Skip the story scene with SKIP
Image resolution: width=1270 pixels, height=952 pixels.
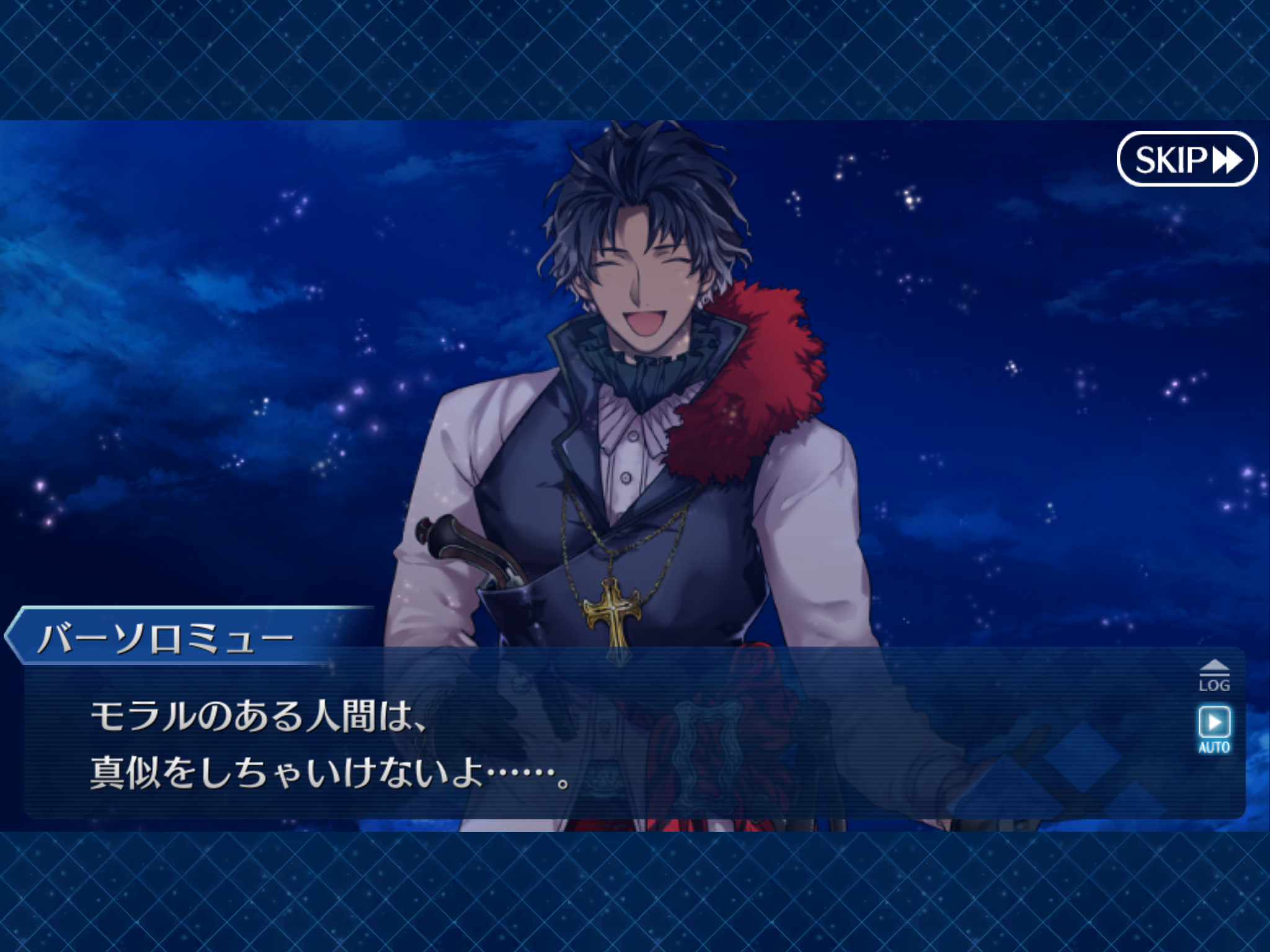tap(1187, 159)
